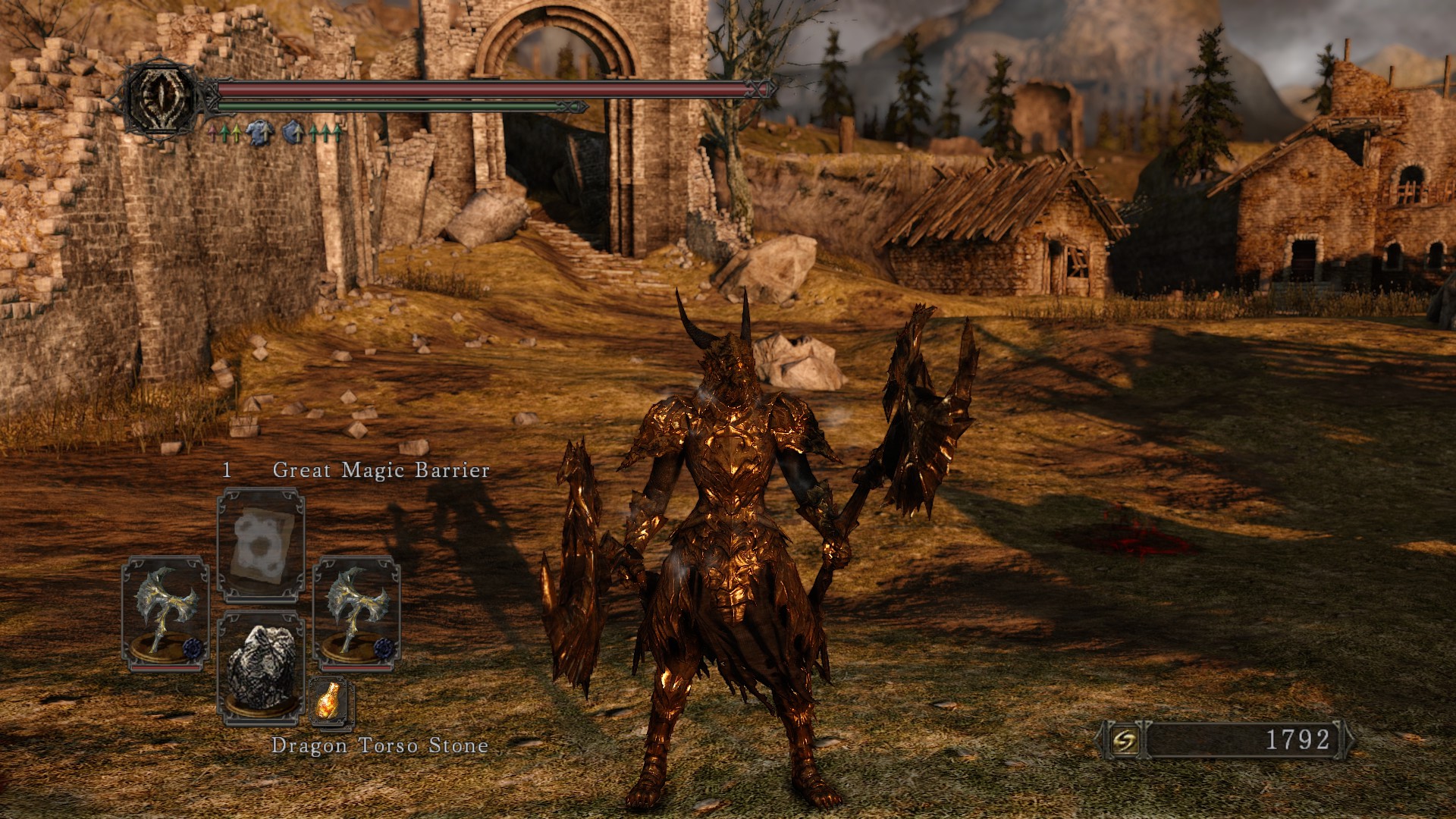Click the pink arrow status icon

(x=213, y=134)
